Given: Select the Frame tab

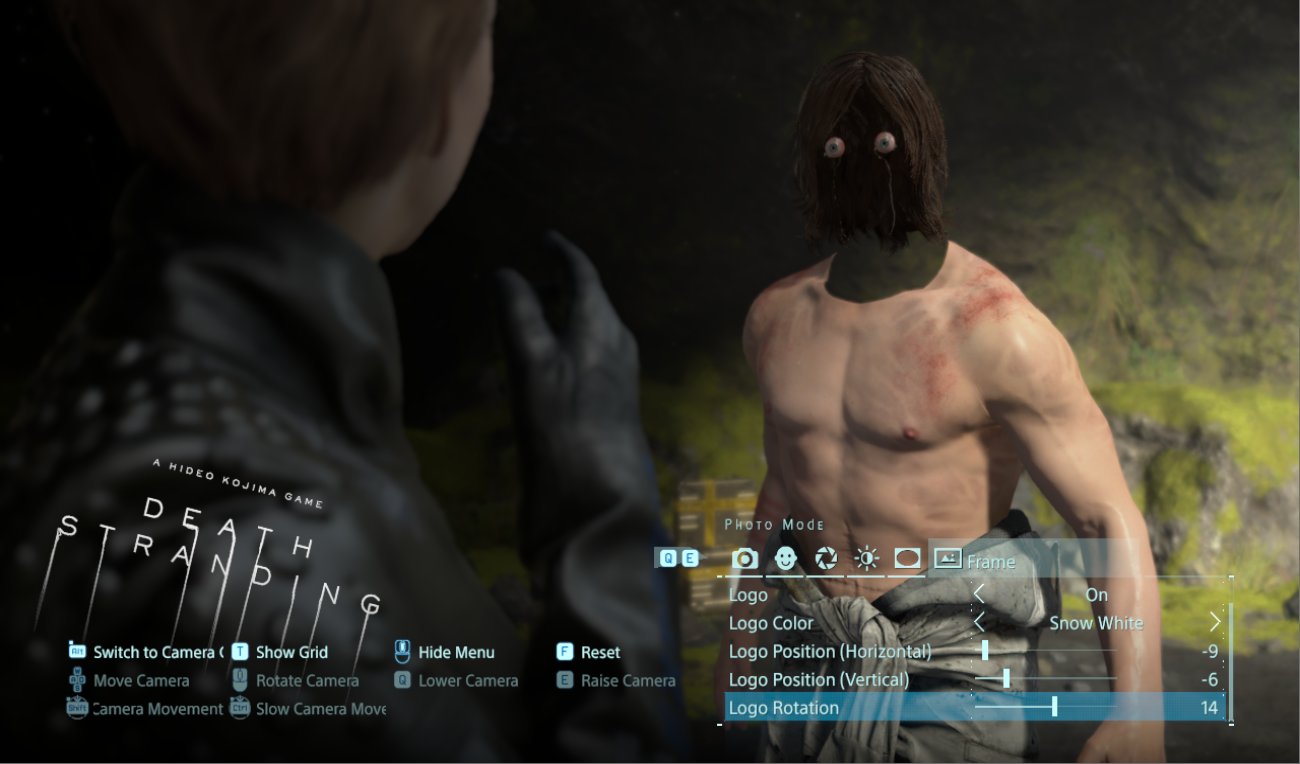Looking at the screenshot, I should pyautogui.click(x=976, y=560).
